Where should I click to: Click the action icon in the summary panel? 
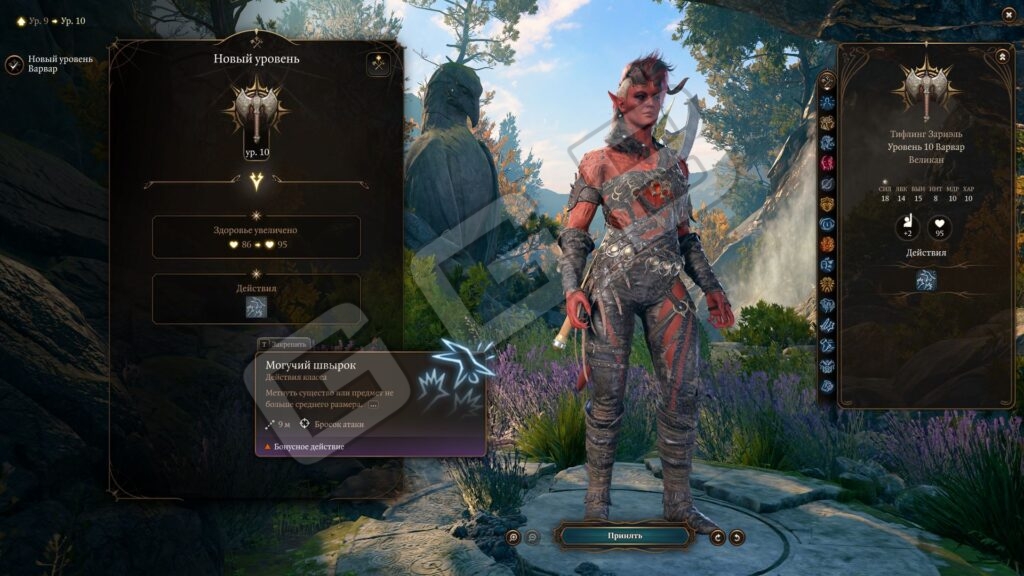(926, 280)
